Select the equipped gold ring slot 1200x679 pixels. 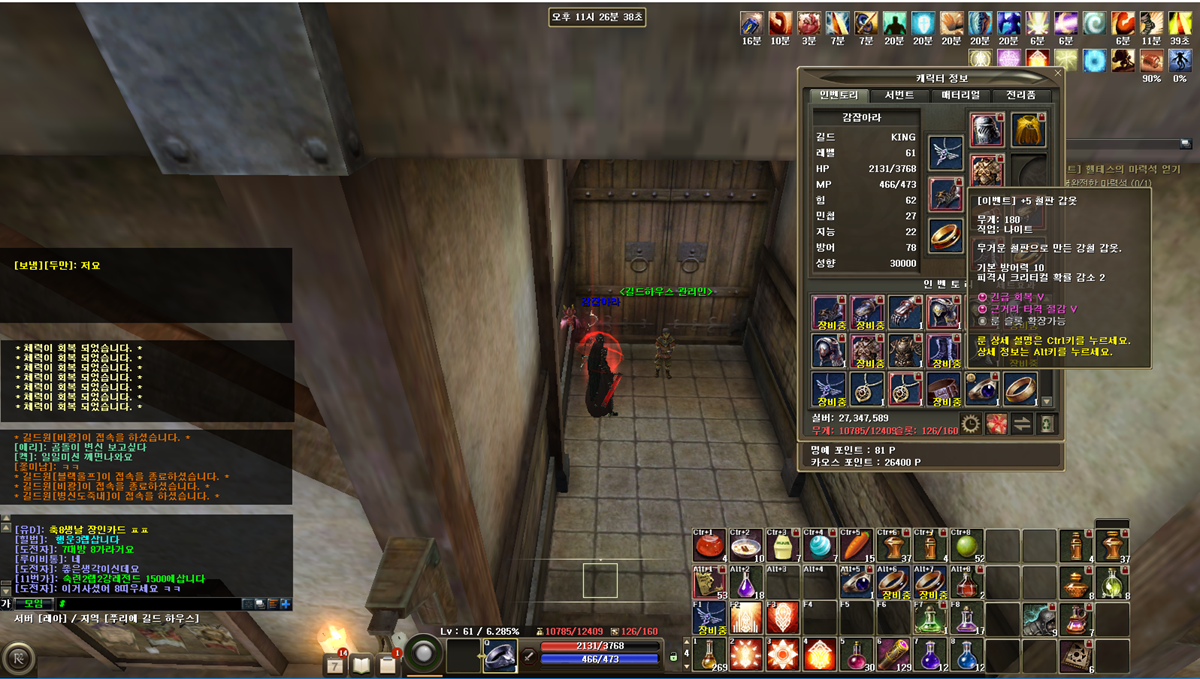pyautogui.click(x=946, y=234)
